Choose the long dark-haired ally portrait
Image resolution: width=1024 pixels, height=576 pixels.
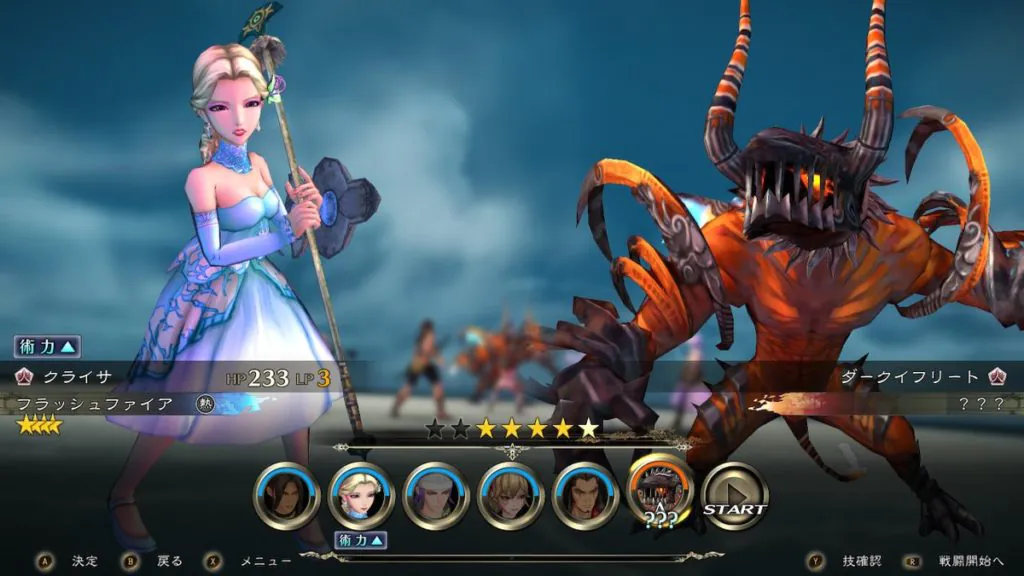tap(287, 496)
